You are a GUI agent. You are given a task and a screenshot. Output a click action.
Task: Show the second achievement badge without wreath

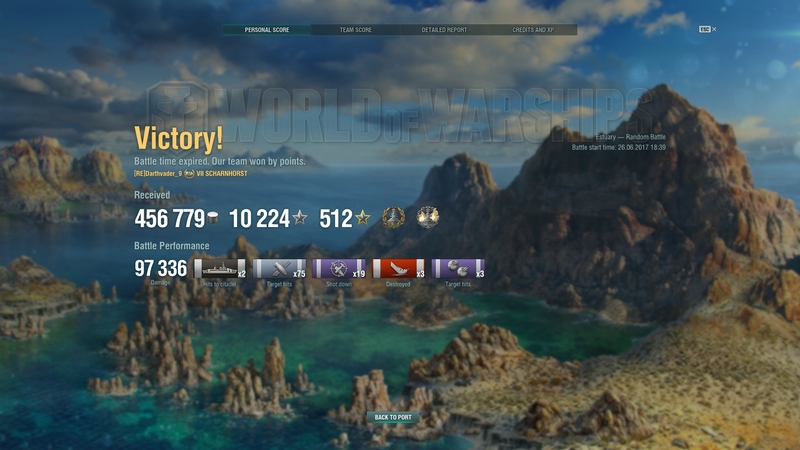click(x=427, y=217)
